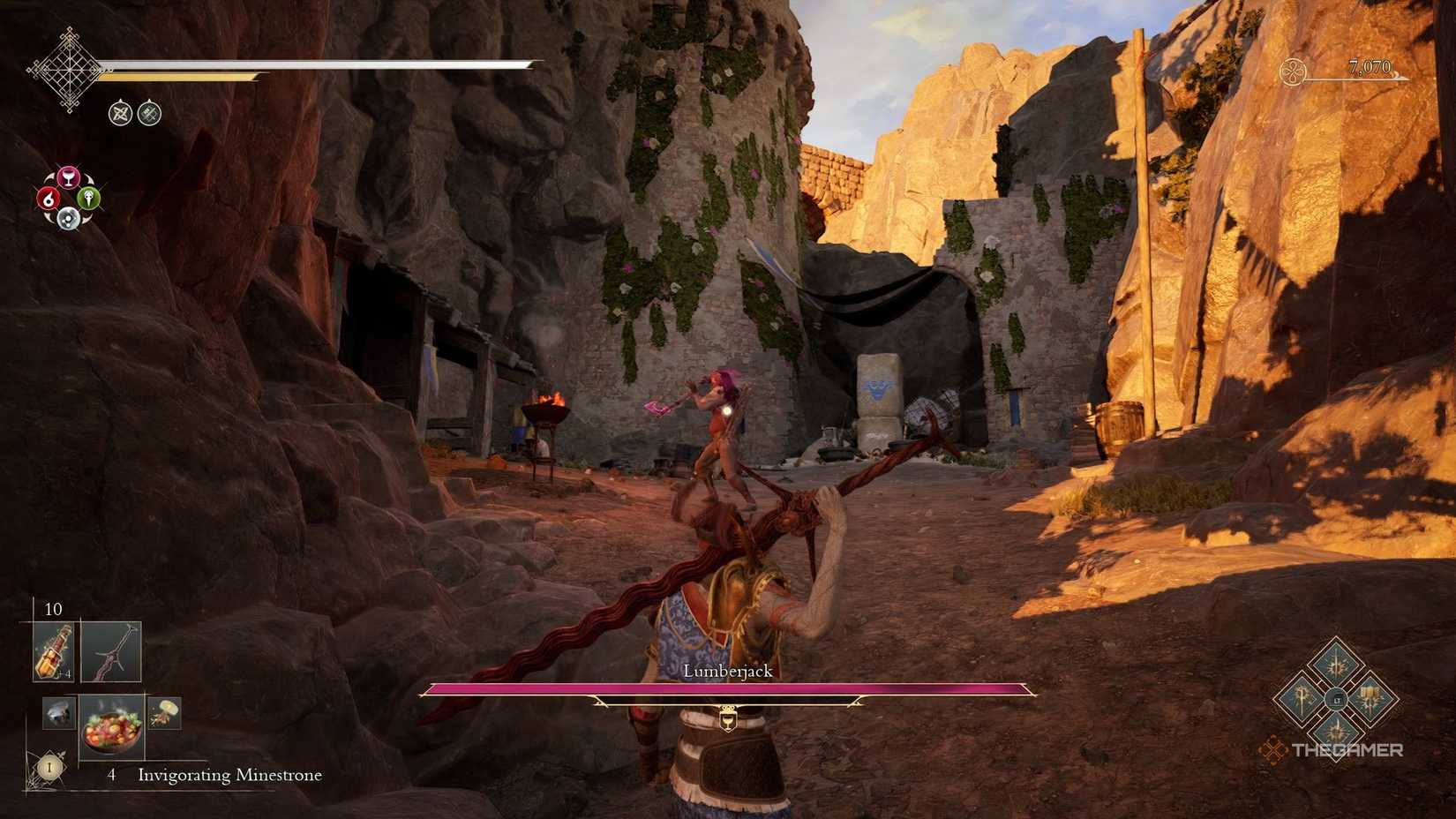The width and height of the screenshot is (1456, 819).
Task: Click the 7,070 currency counter
Action: pos(1369,65)
